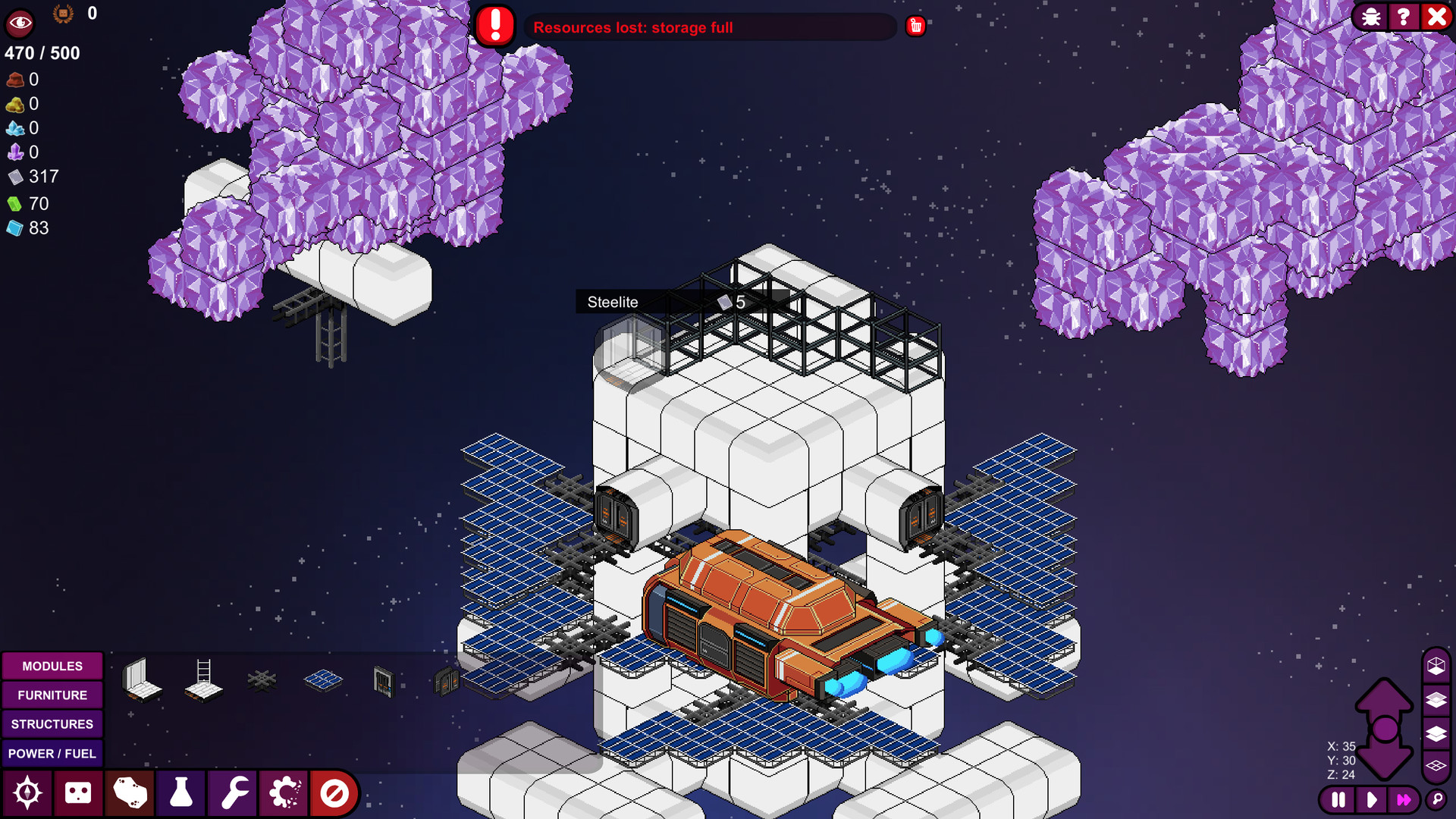Open the help question mark menu
The width and height of the screenshot is (1456, 819).
(1404, 17)
